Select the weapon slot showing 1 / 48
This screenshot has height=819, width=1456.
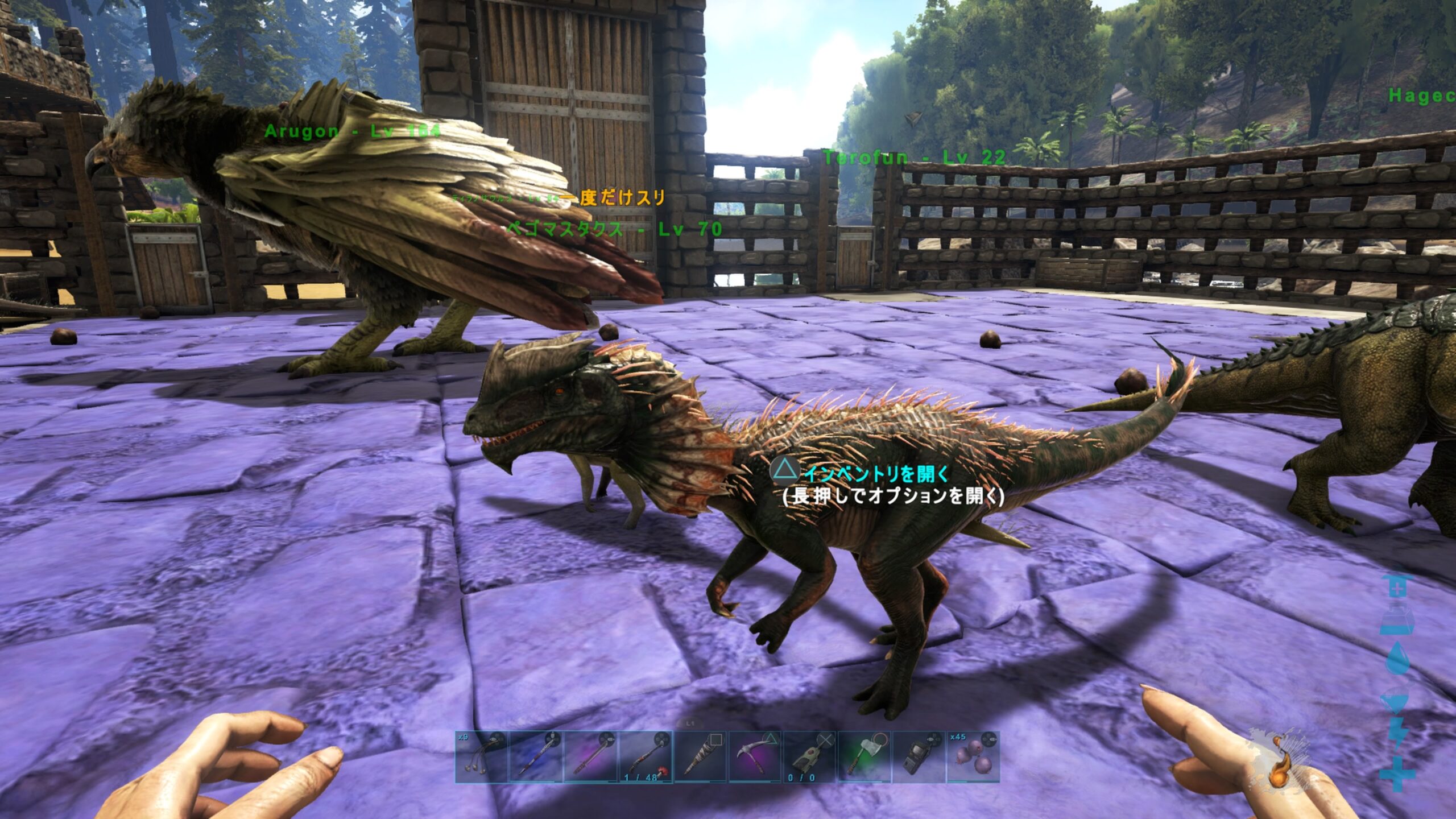coord(646,757)
